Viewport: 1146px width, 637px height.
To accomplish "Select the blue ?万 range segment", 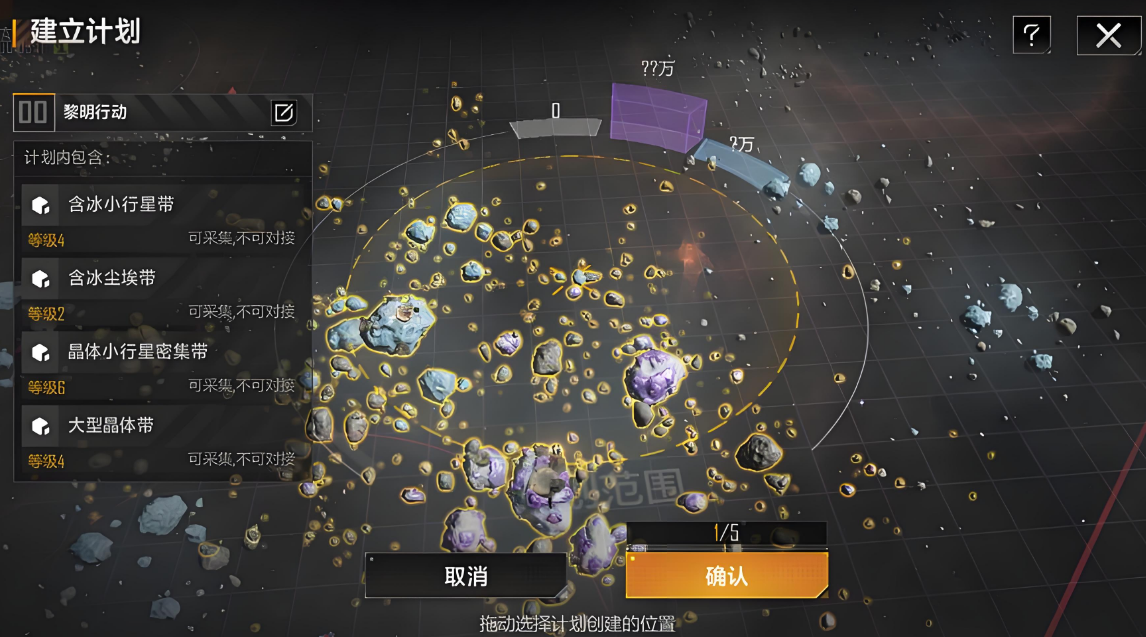I will pos(744,167).
